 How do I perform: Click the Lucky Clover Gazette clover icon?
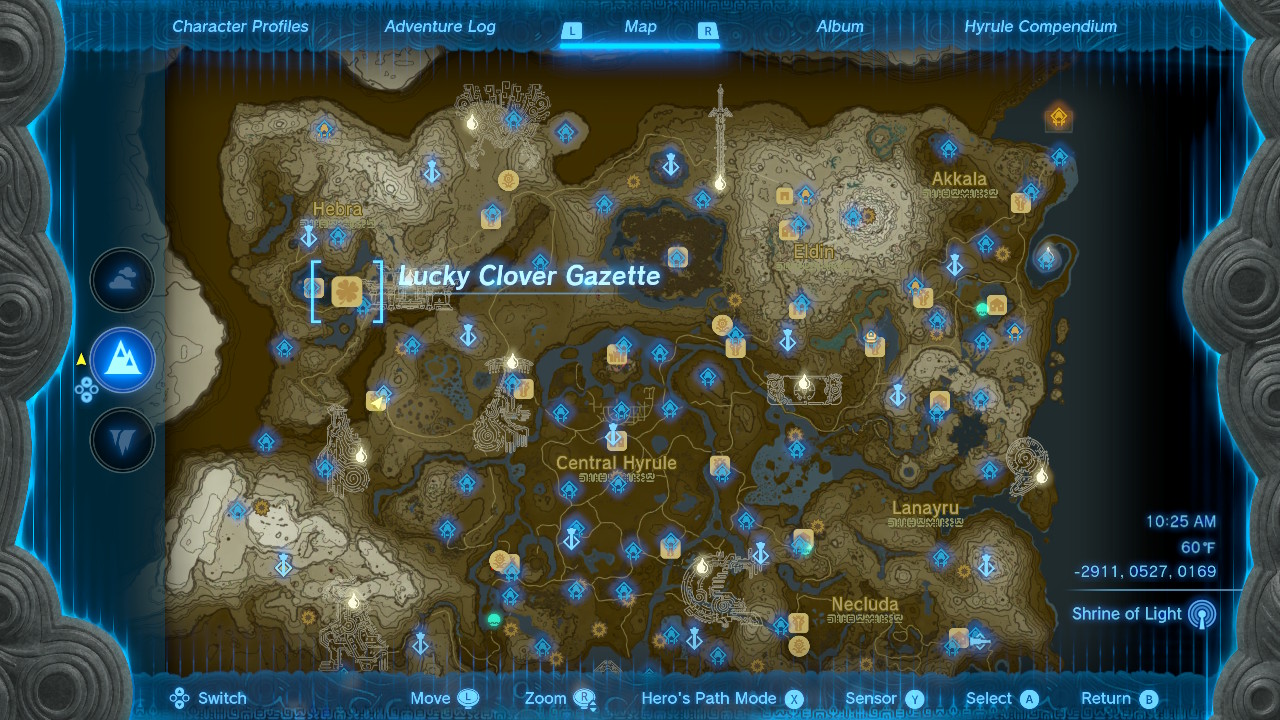(x=345, y=288)
